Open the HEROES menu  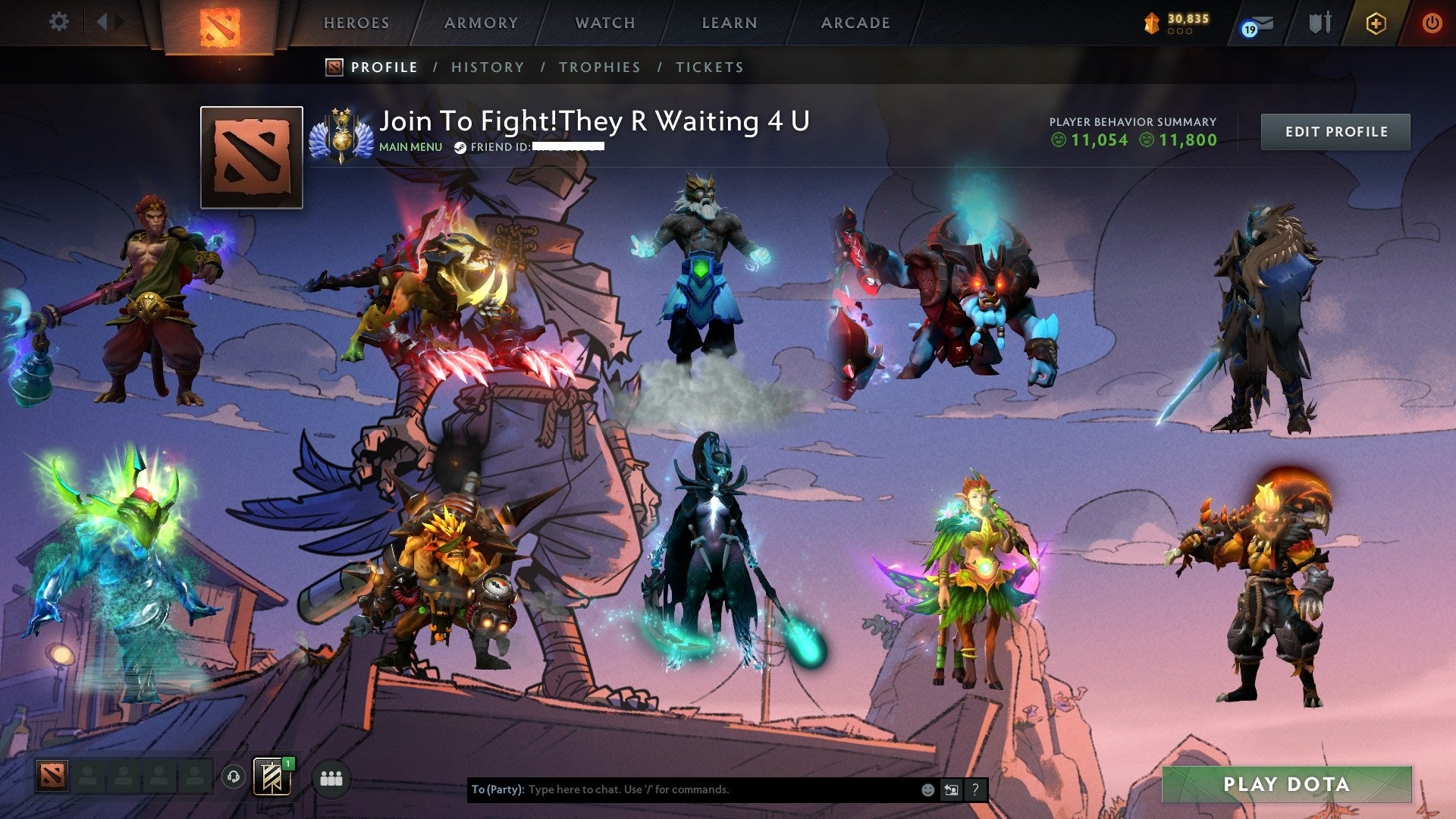(356, 23)
